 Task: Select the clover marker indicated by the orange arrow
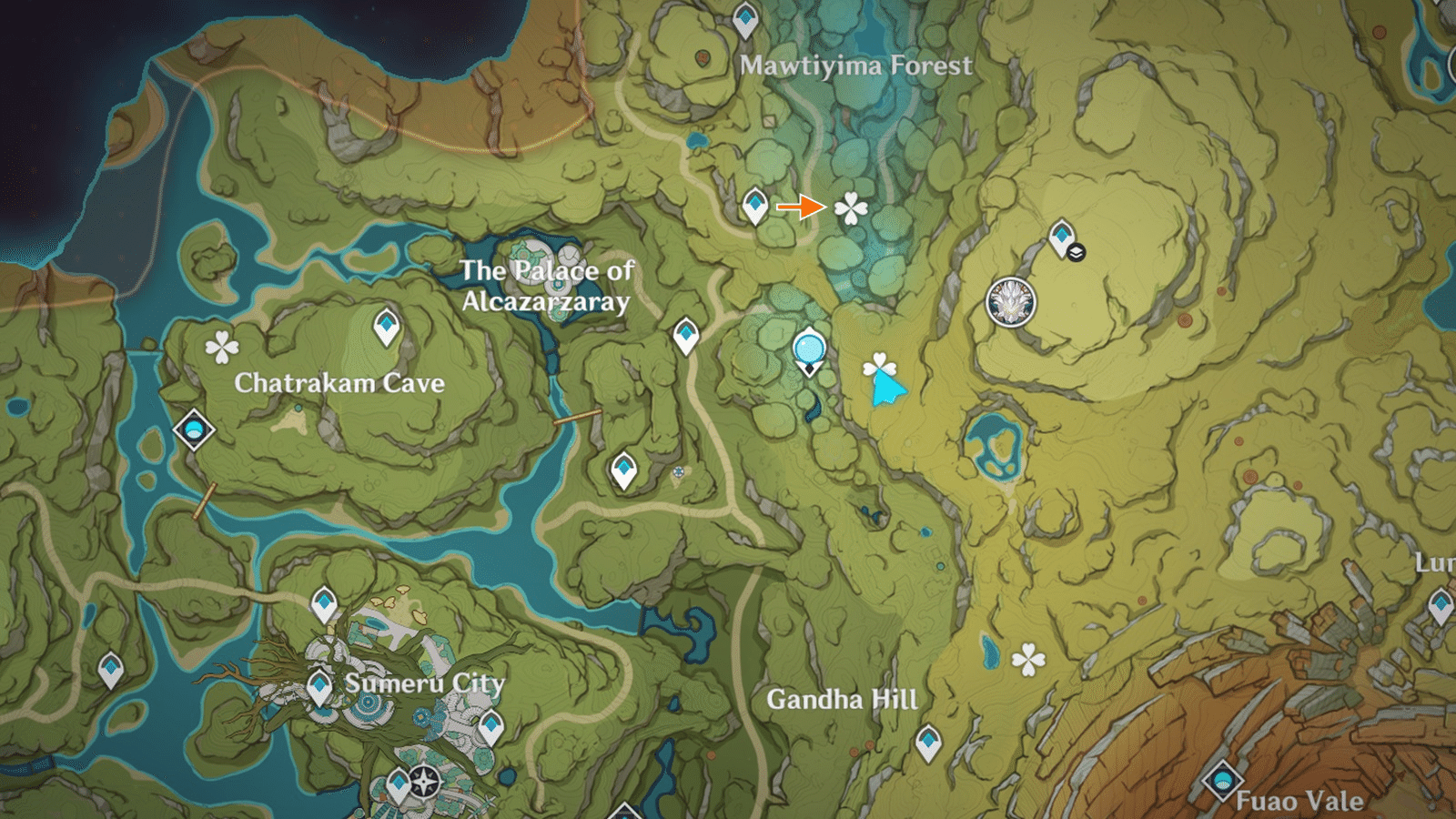[848, 208]
